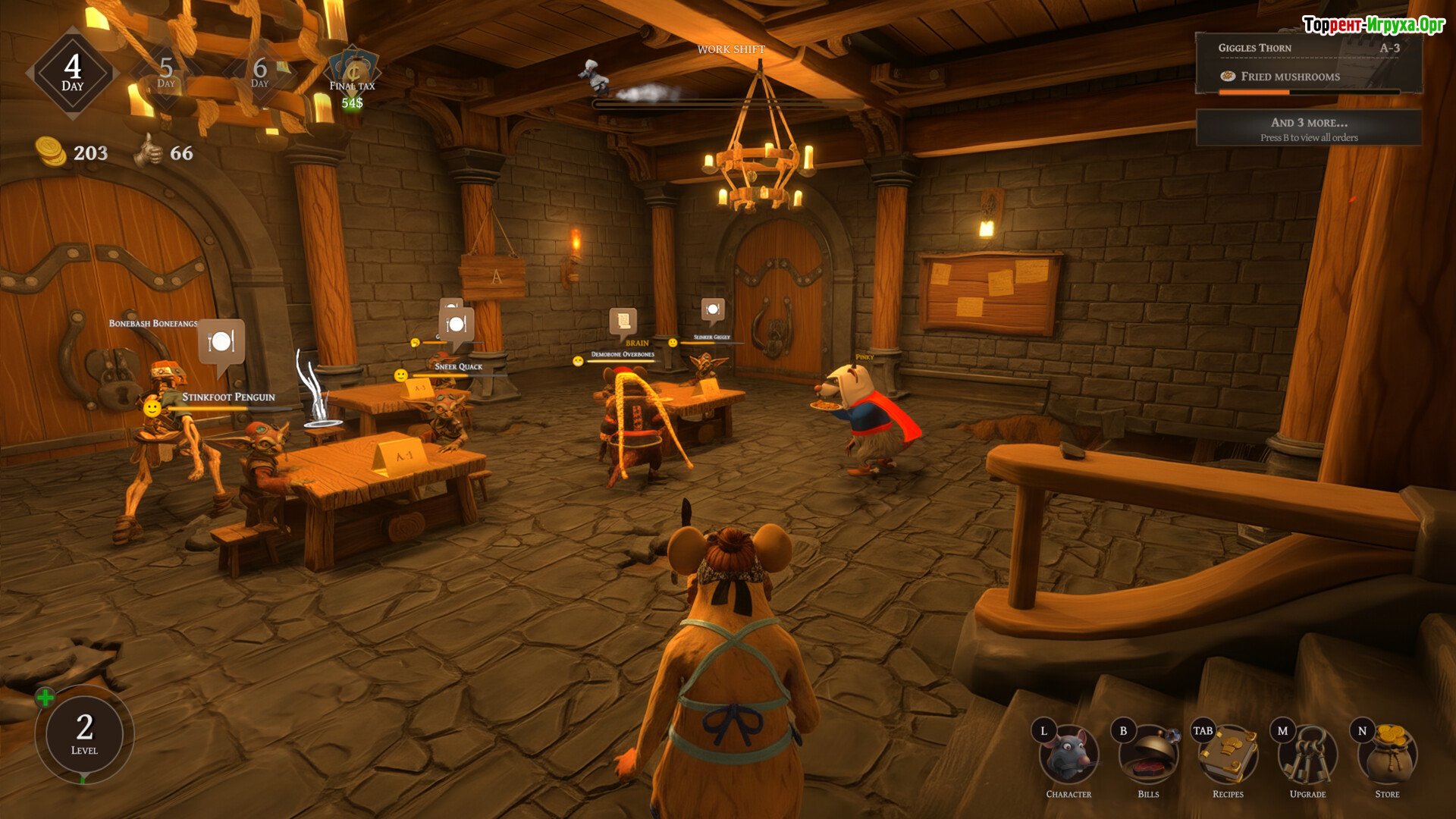Select the Day 5 diamond marker

point(166,73)
